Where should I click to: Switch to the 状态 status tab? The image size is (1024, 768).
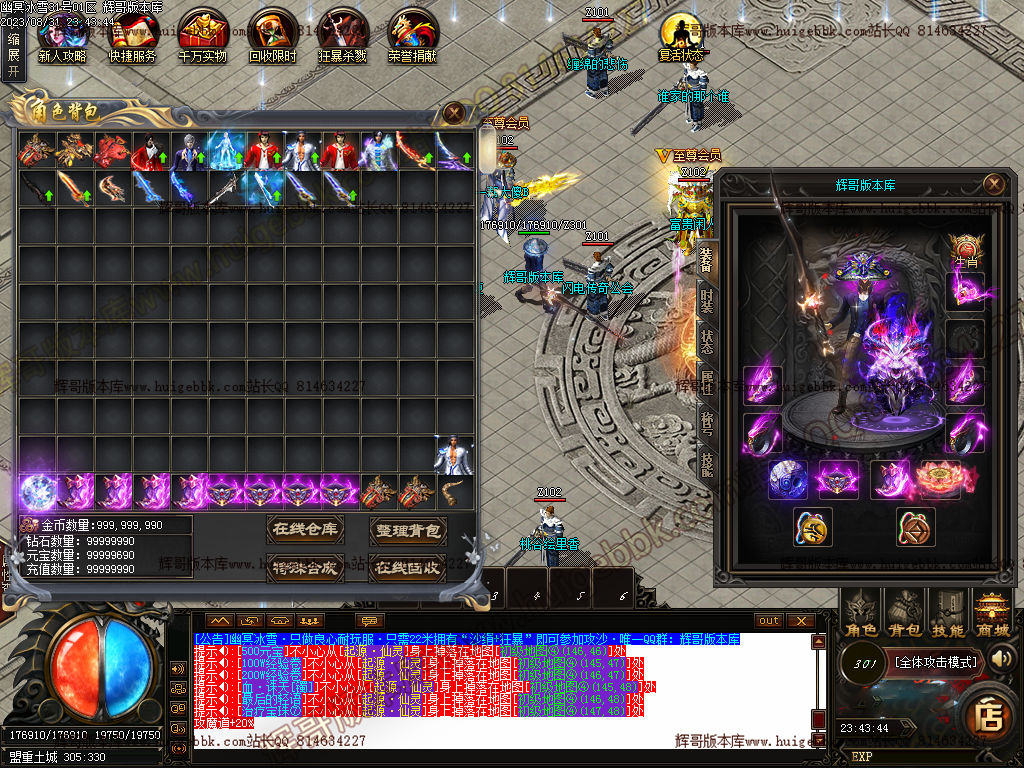click(x=707, y=340)
